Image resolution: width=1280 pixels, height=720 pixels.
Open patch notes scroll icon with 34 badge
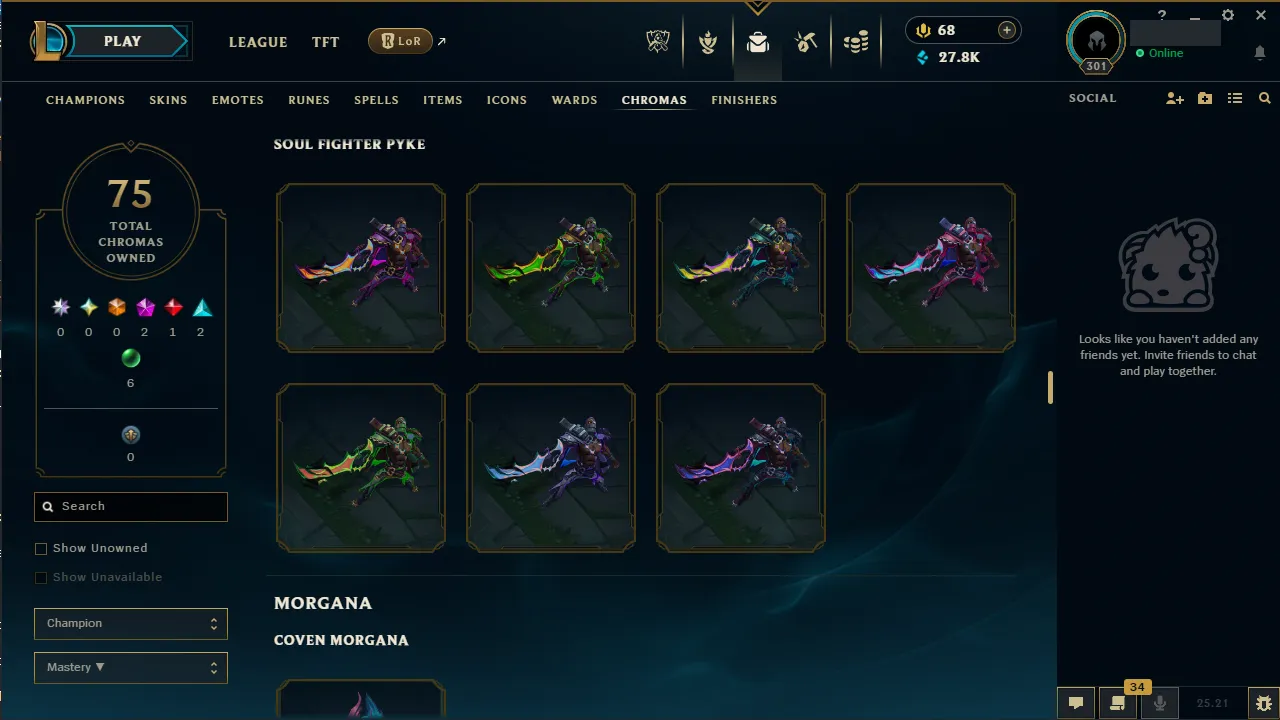point(1117,705)
